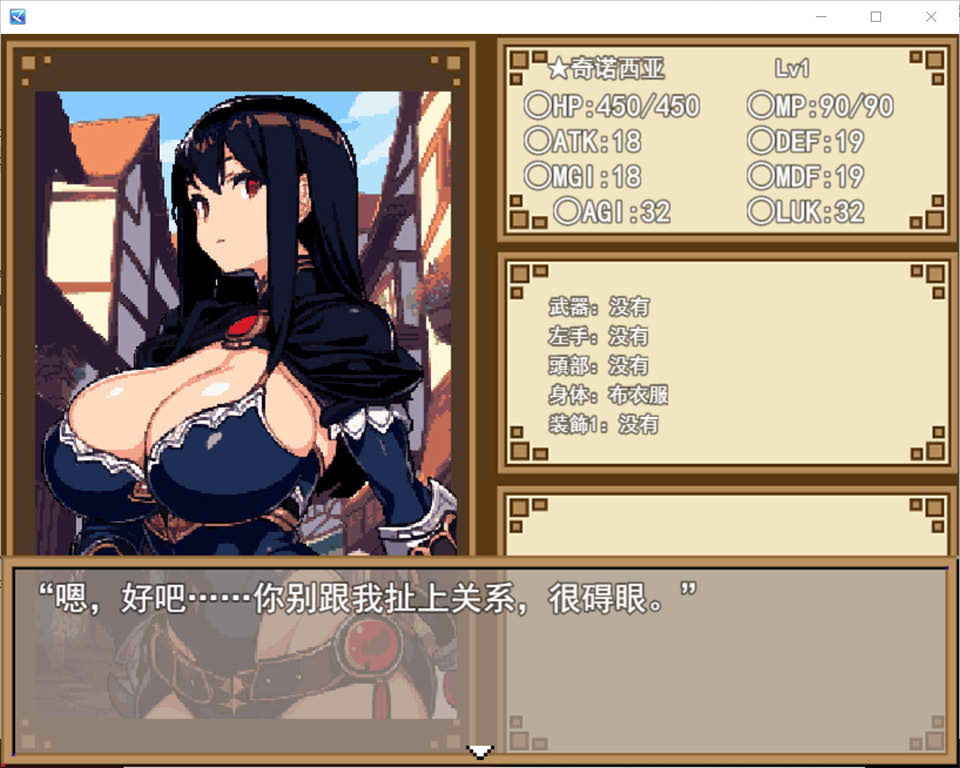Advance dialogue with the white continue arrow
This screenshot has height=768, width=960.
tap(481, 751)
